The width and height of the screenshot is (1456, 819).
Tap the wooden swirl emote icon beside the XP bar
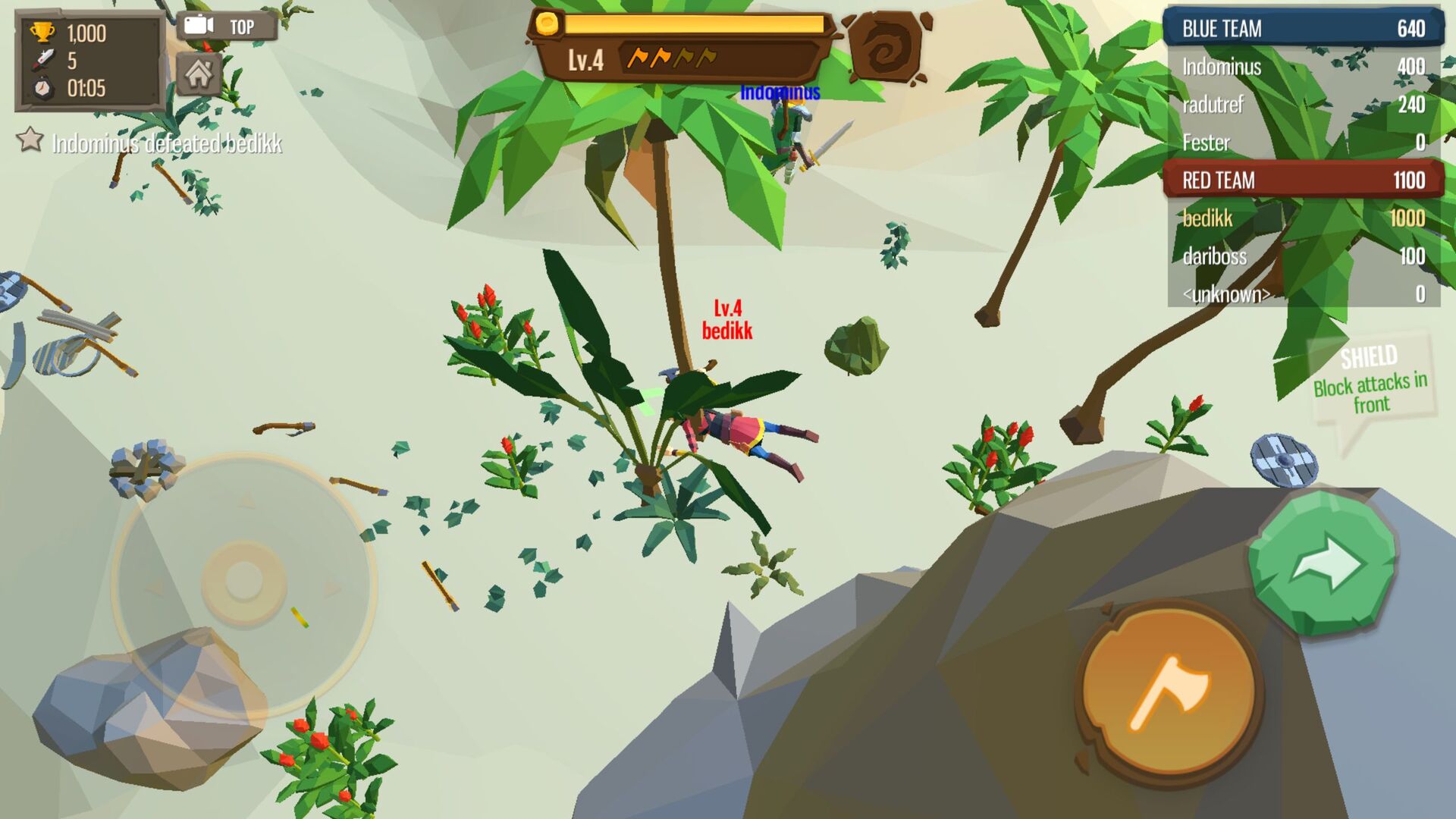(886, 47)
